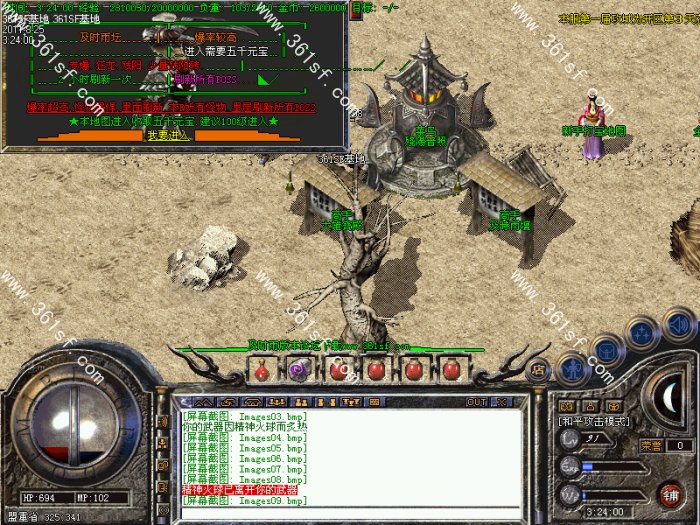The width and height of the screenshot is (700, 525).
Task: Click the OUT button above chat
Action: click(477, 401)
